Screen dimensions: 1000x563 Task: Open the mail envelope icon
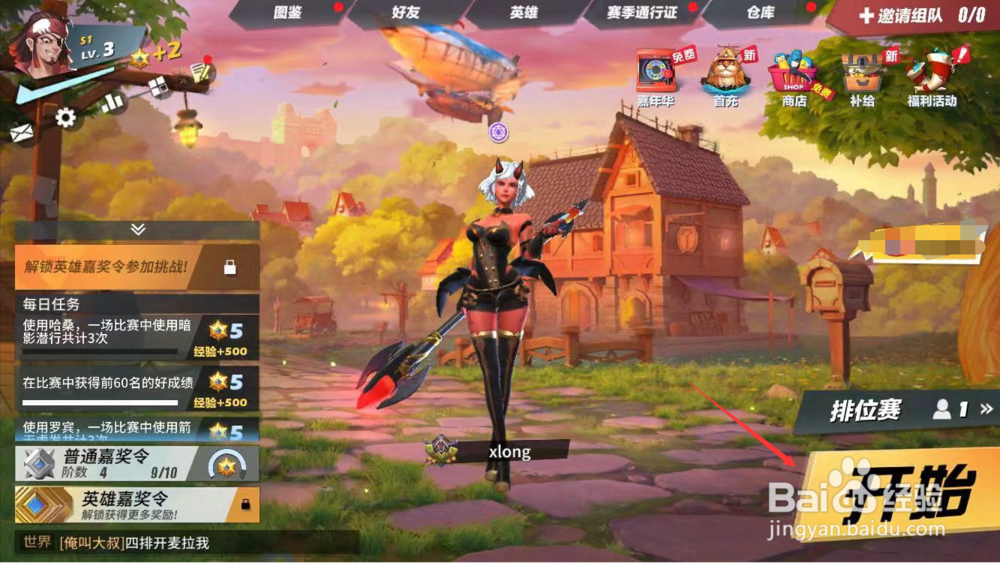click(x=21, y=131)
